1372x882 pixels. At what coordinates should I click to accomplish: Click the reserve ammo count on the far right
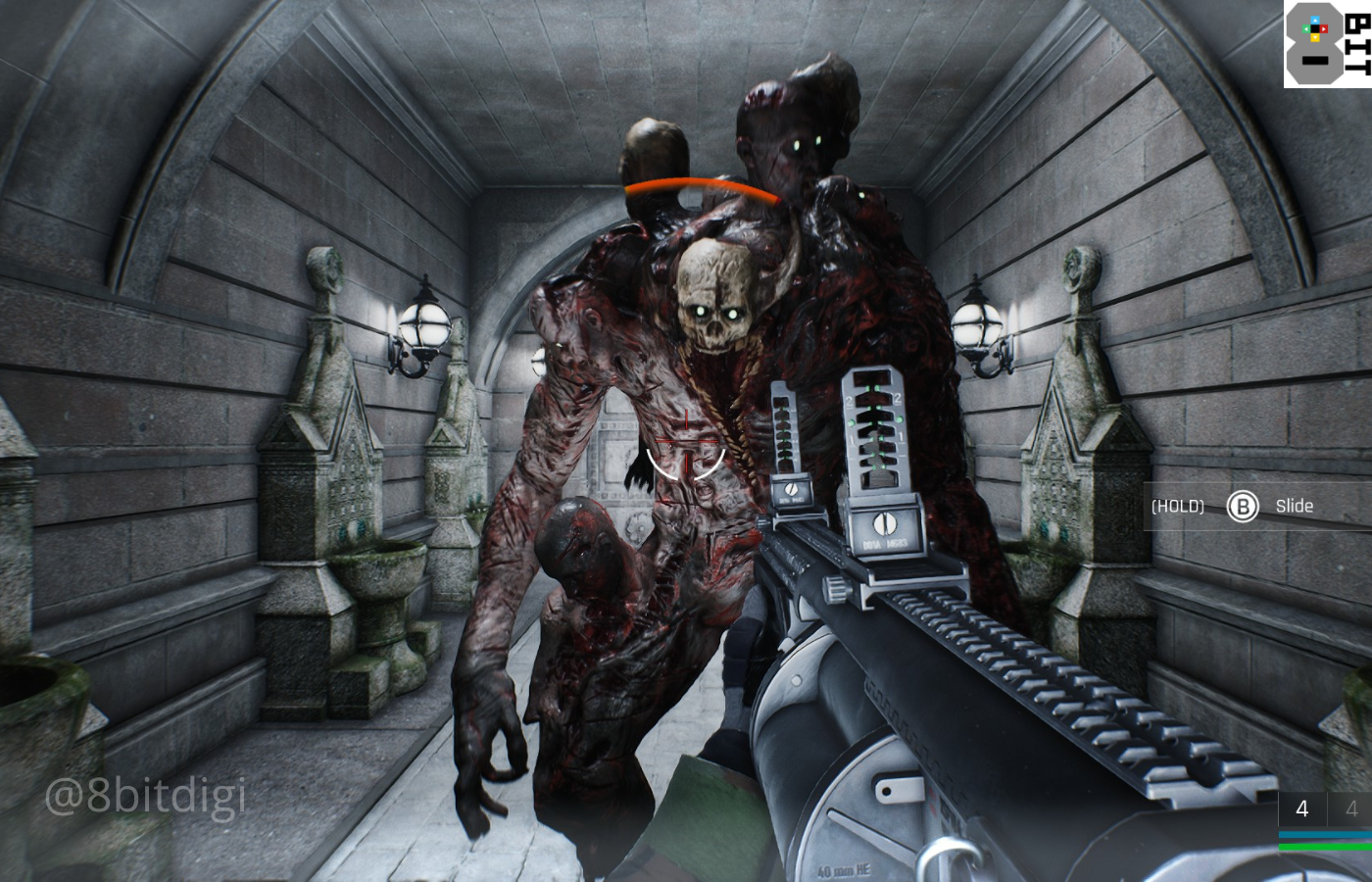click(1356, 808)
